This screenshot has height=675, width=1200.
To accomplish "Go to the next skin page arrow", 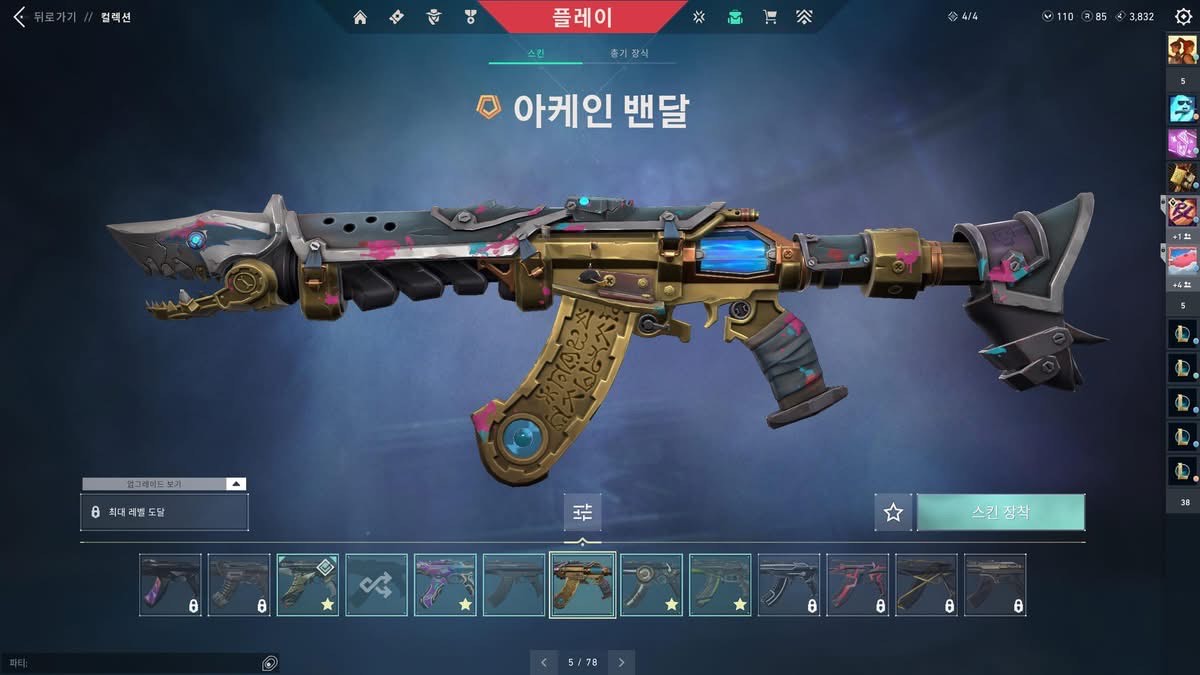I will [621, 662].
